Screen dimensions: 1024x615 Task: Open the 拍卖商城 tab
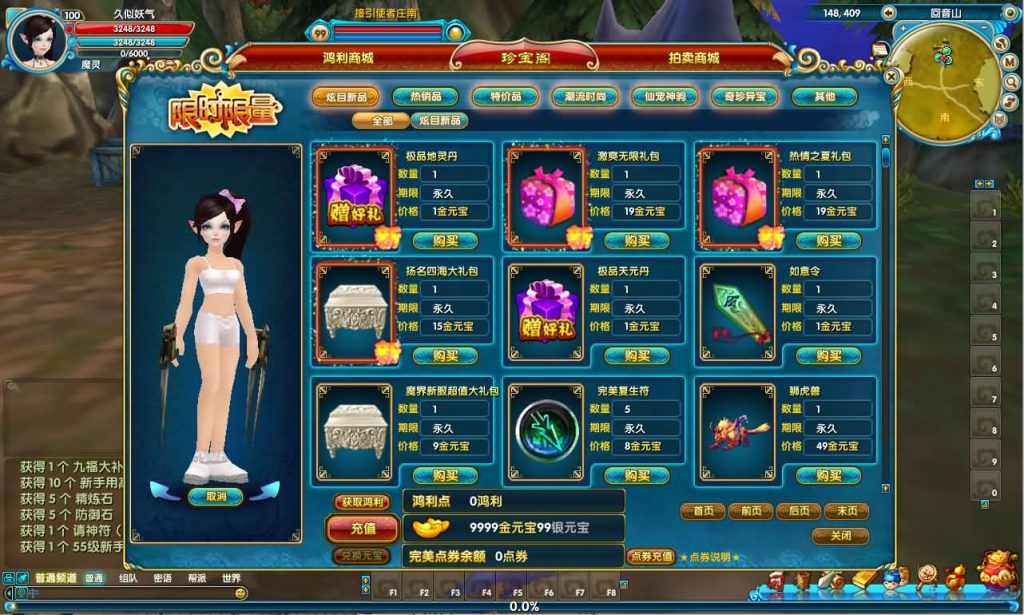[x=694, y=58]
